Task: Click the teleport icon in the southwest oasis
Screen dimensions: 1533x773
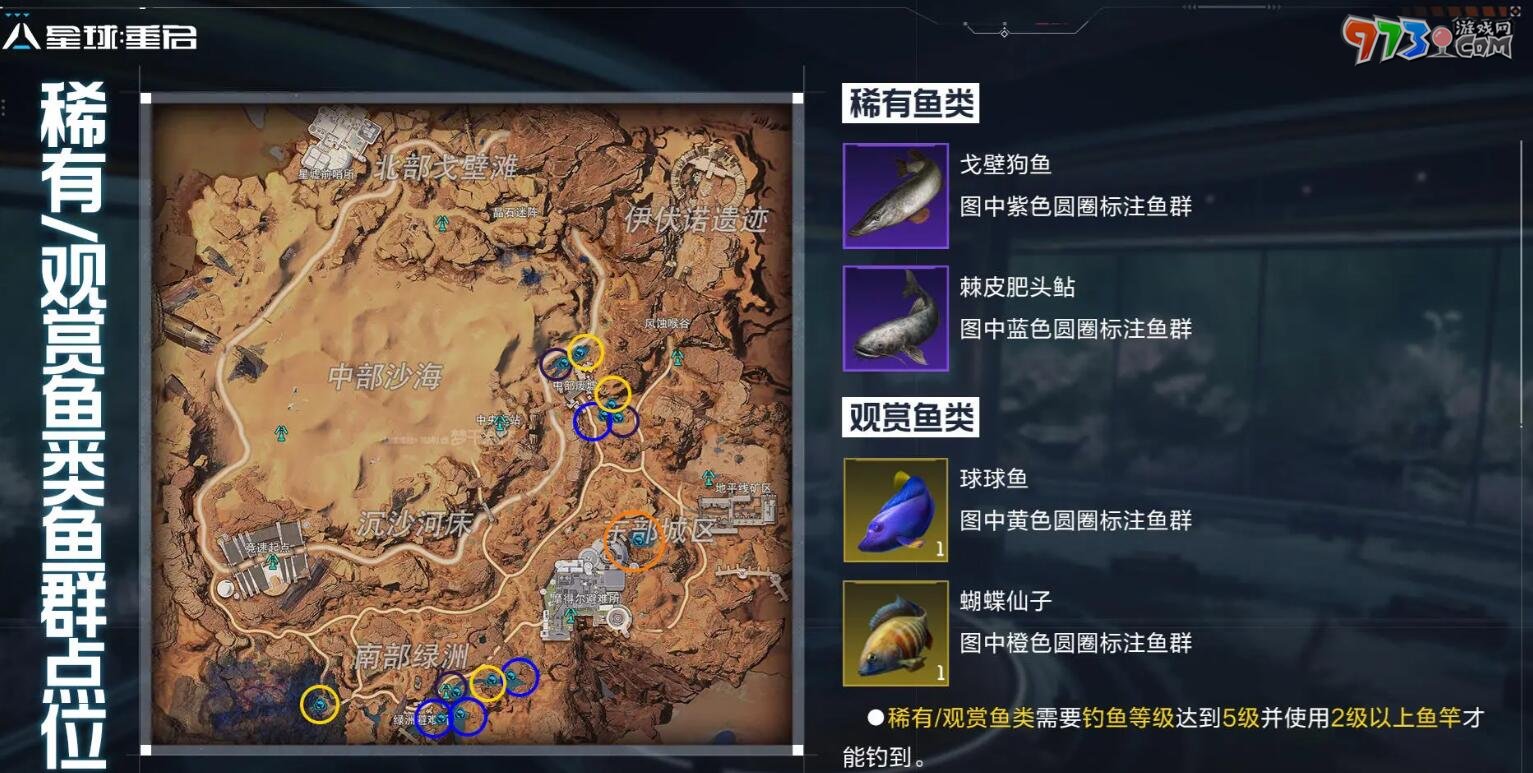Action: [448, 690]
